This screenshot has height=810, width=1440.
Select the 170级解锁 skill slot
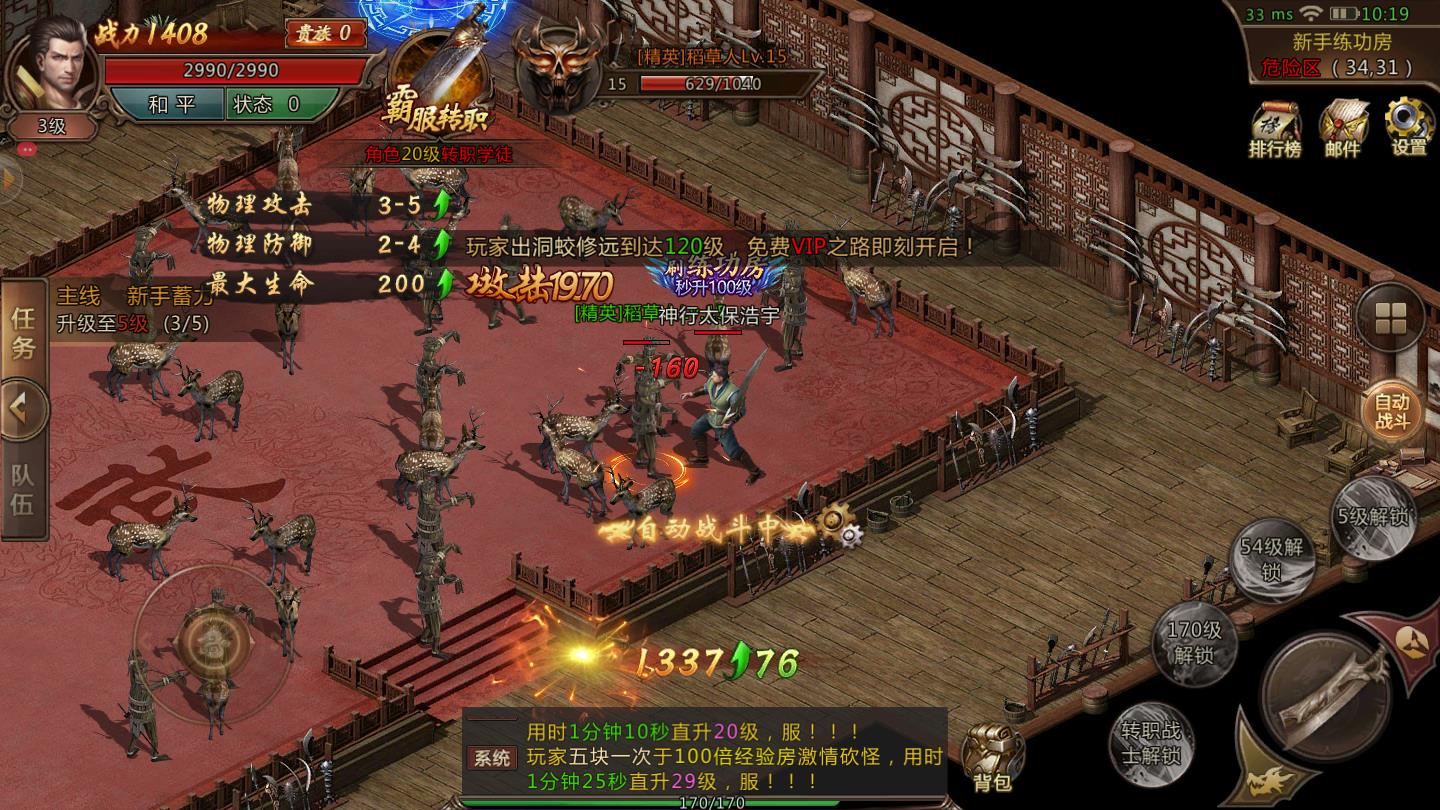click(x=1195, y=642)
